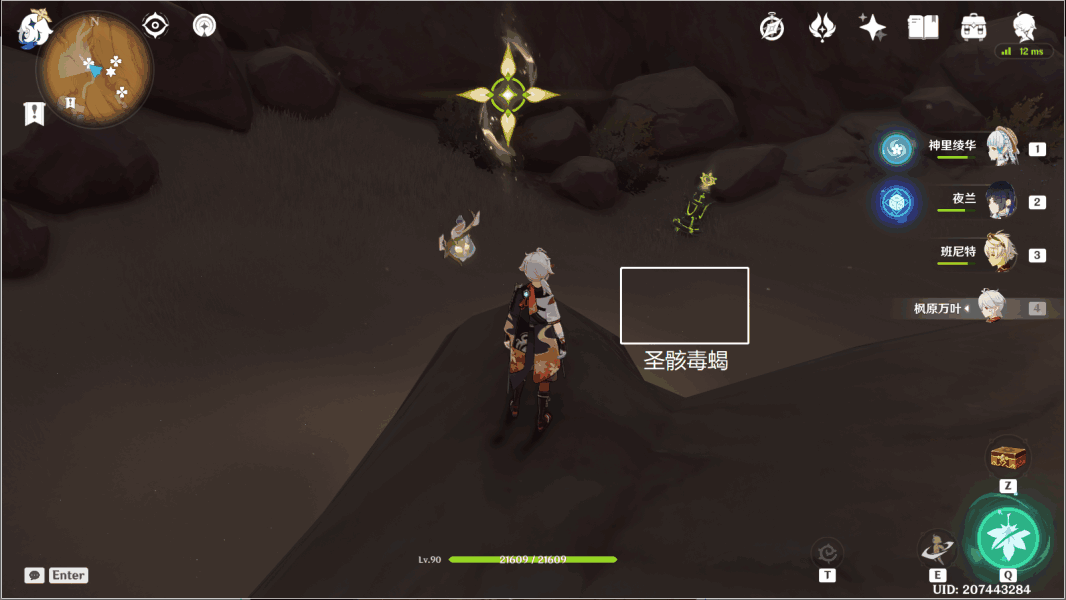This screenshot has height=600, width=1066.
Task: Use Kazuha's elemental skill
Action: click(x=937, y=548)
